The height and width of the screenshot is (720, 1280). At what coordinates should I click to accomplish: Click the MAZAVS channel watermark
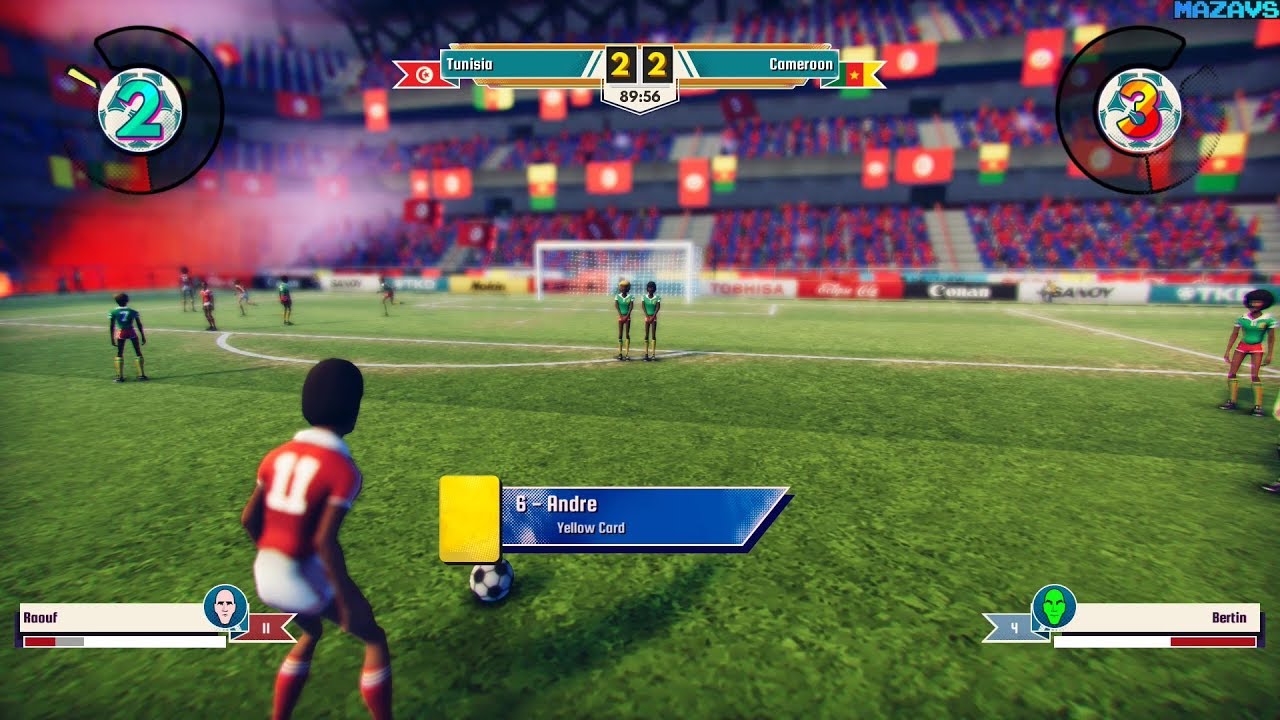1226,10
